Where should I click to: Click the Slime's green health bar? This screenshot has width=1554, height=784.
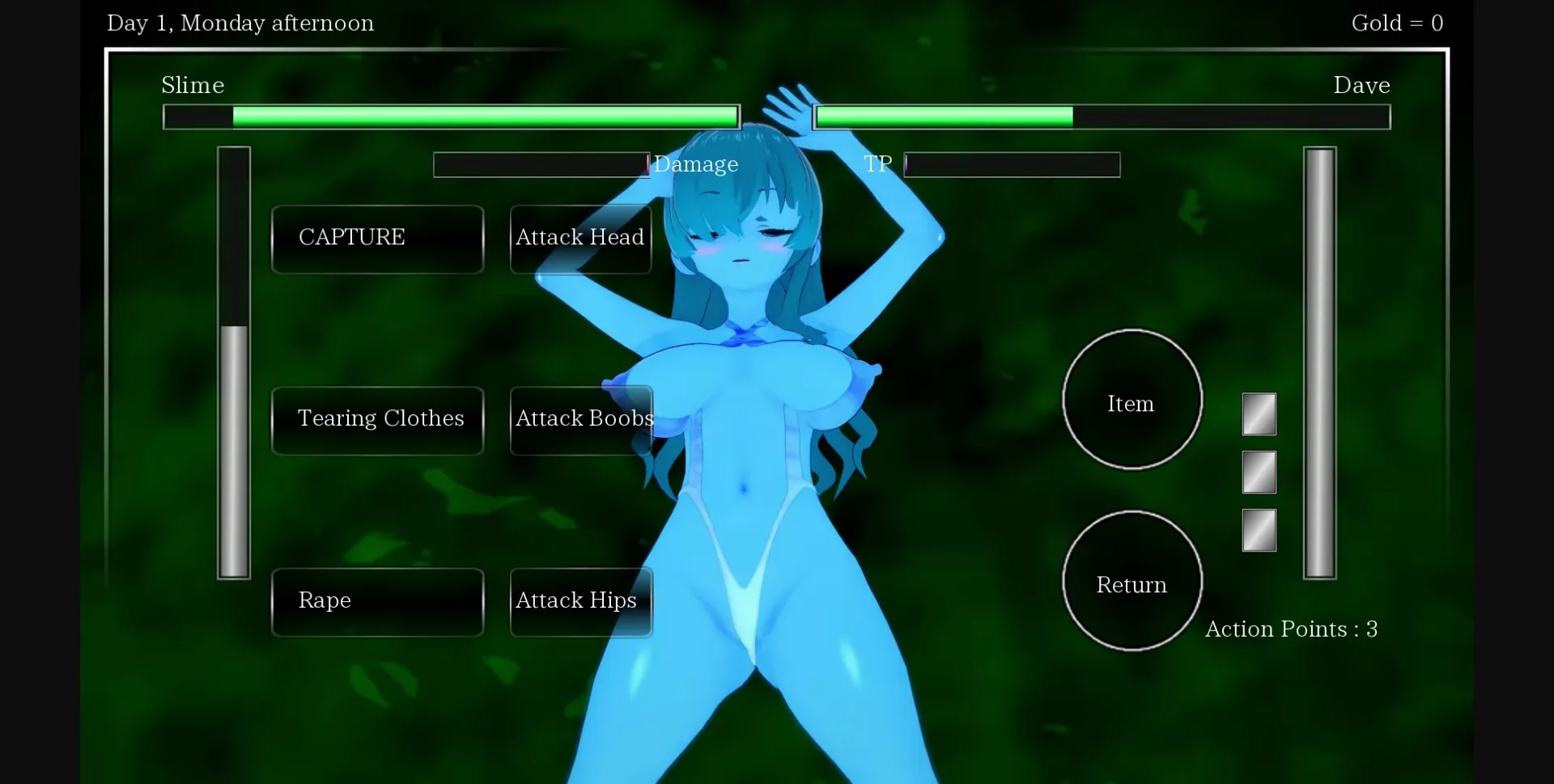coord(451,117)
